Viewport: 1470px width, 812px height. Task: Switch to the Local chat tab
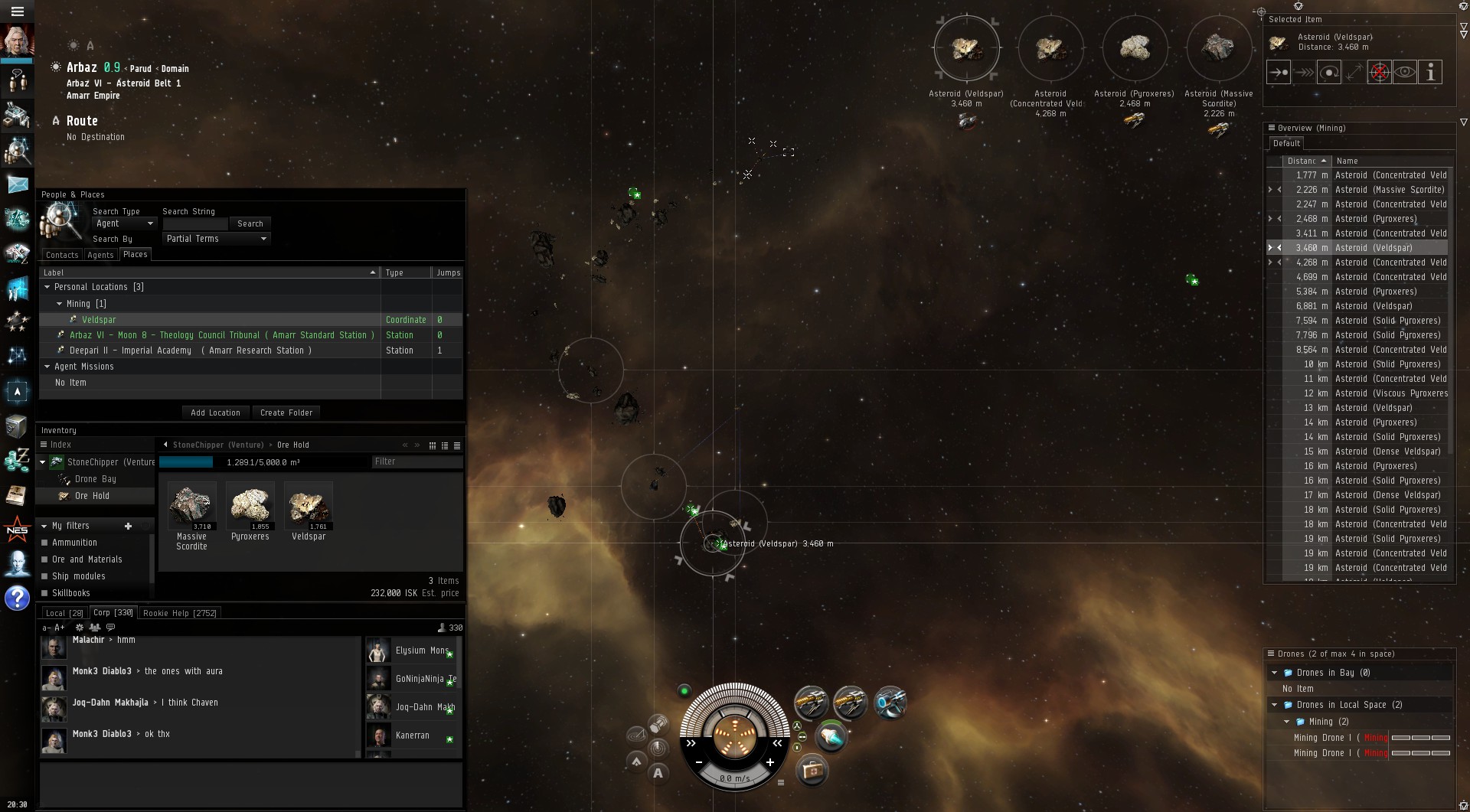tap(64, 613)
